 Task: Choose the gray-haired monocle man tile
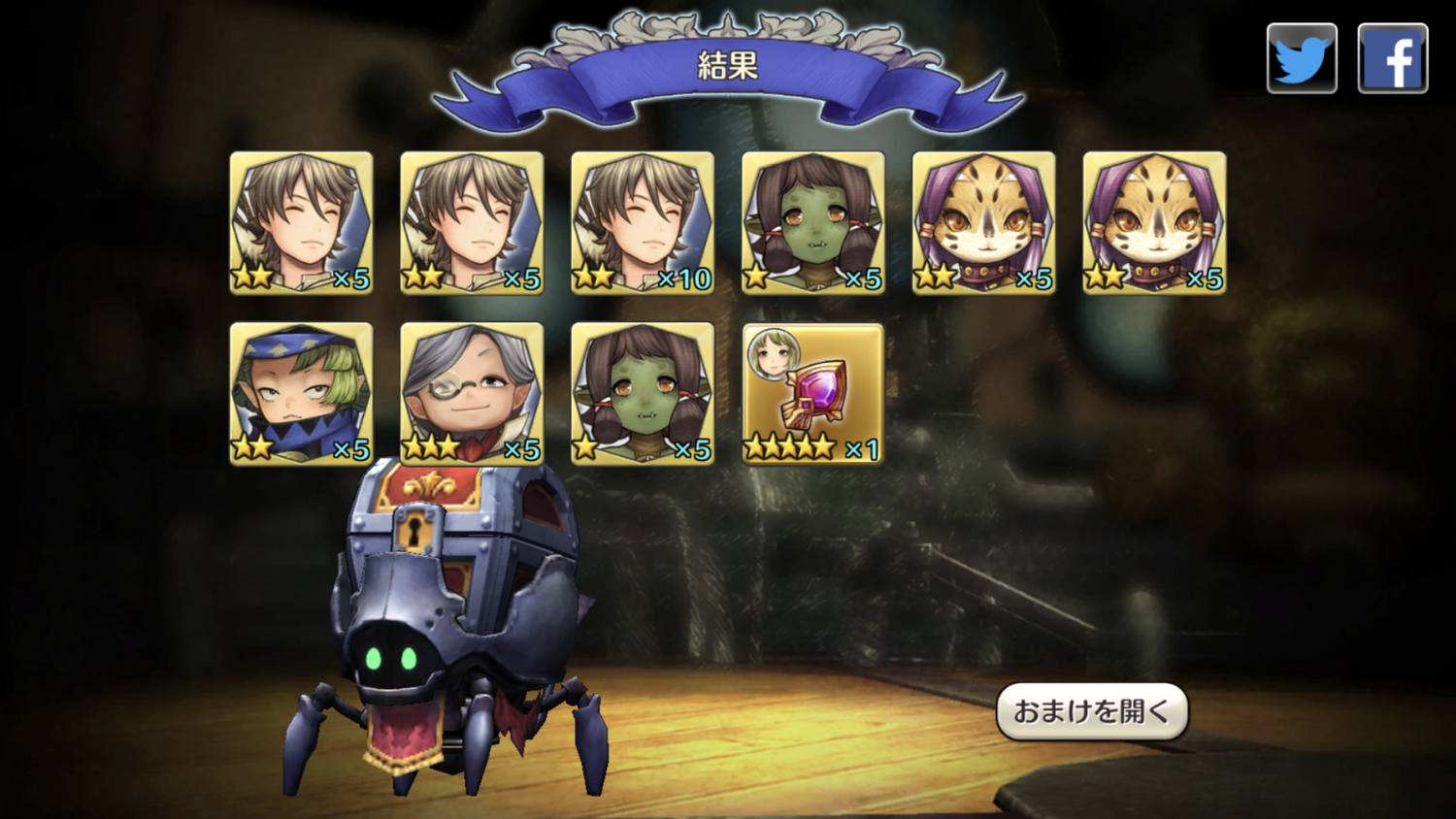click(x=472, y=393)
